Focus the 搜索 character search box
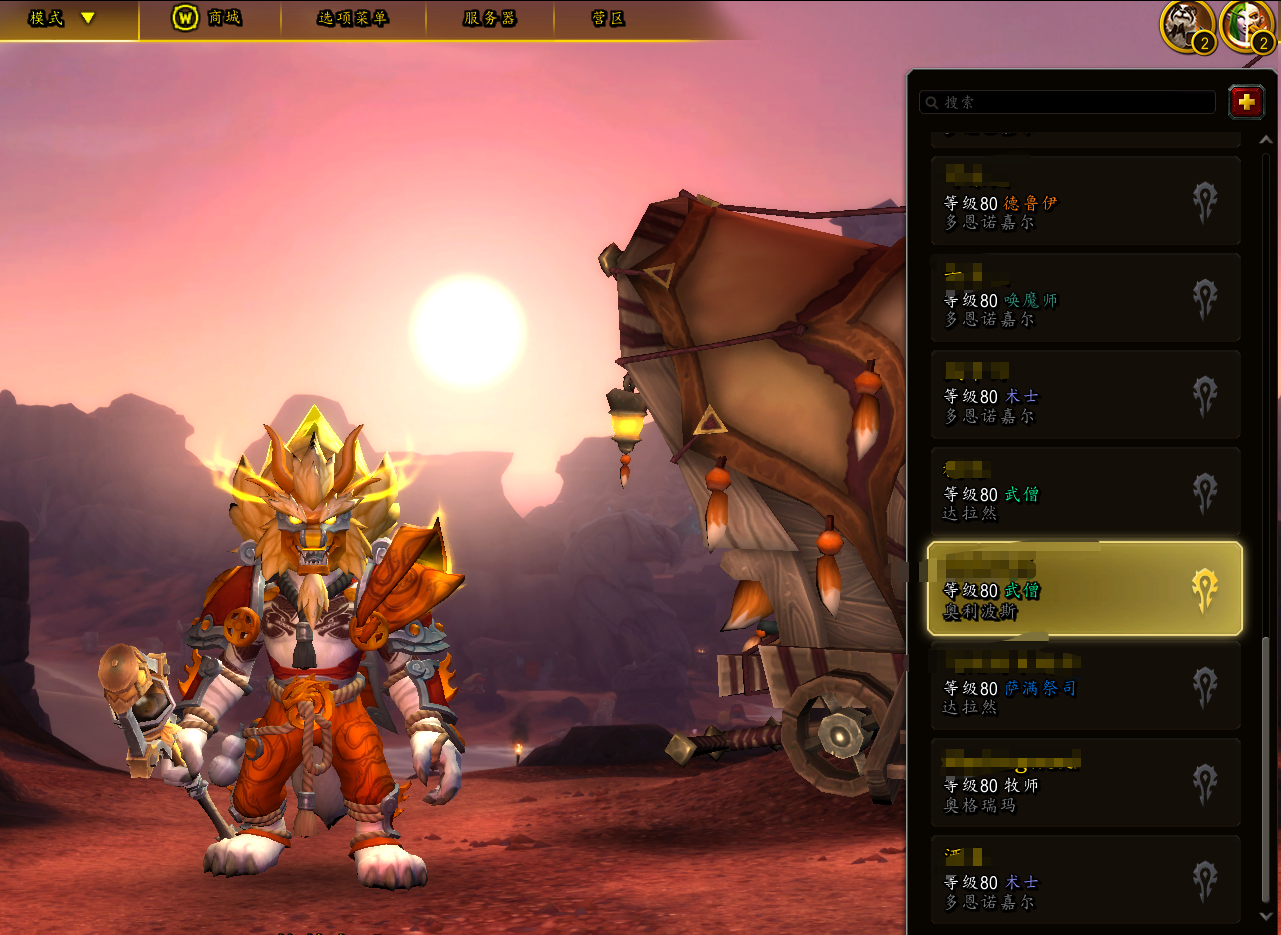This screenshot has width=1281, height=935. pyautogui.click(x=1067, y=102)
